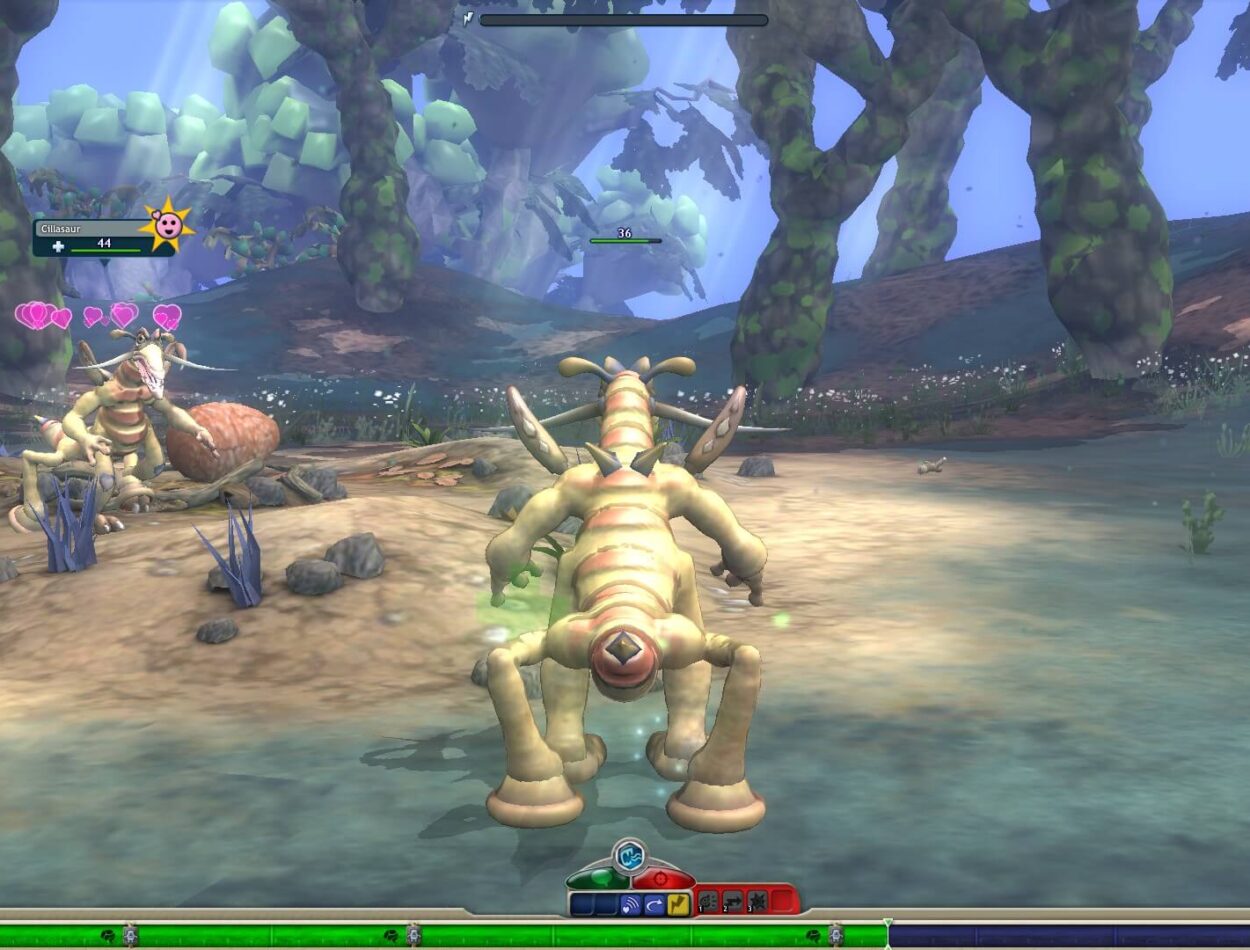
Task: Open the round blue creature emblem button
Action: [x=630, y=857]
